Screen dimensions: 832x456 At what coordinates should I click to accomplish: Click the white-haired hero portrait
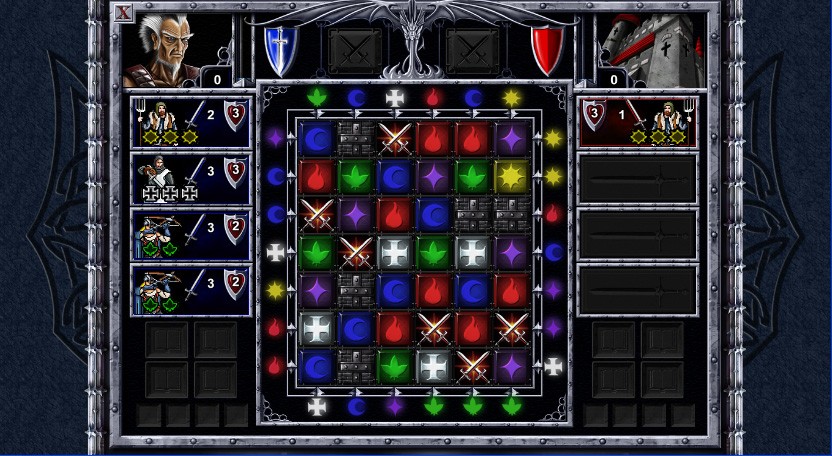(160, 50)
